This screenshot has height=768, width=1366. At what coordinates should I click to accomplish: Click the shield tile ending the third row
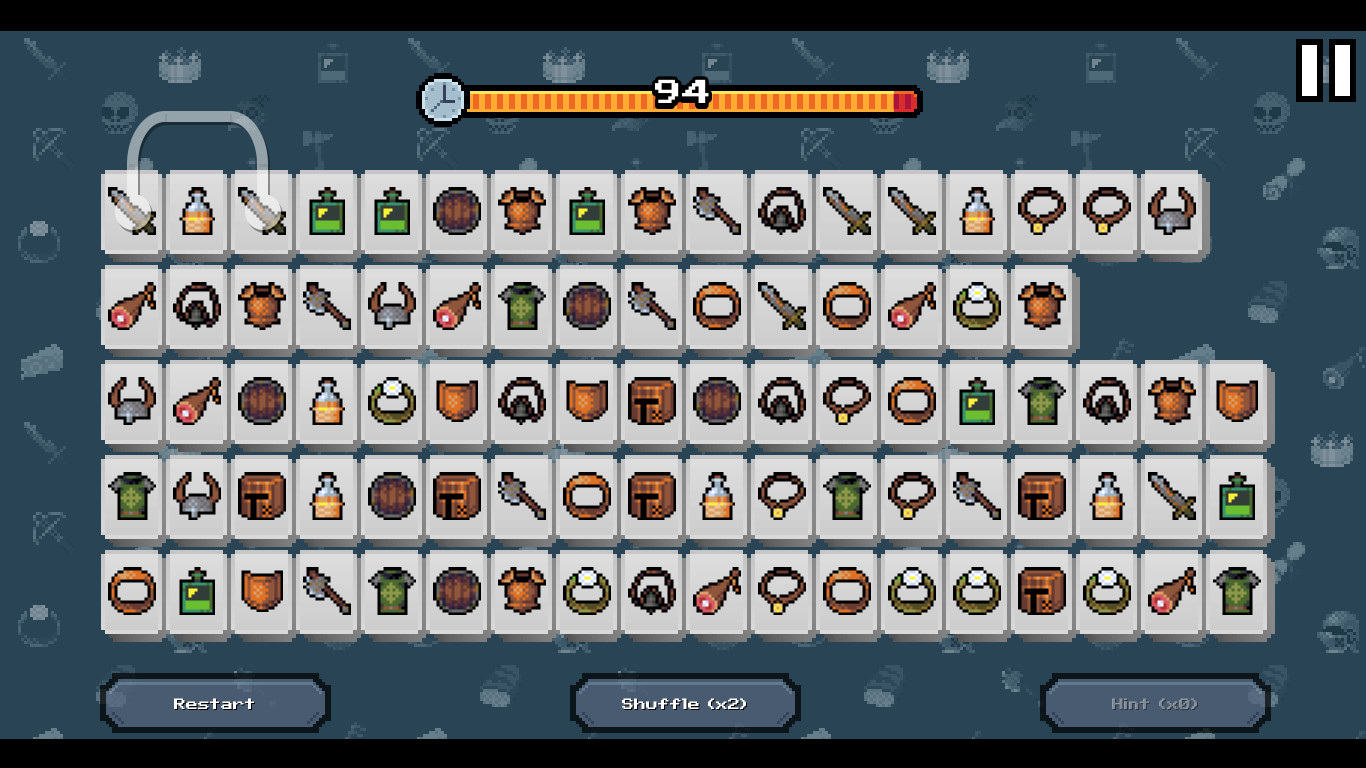(1236, 402)
